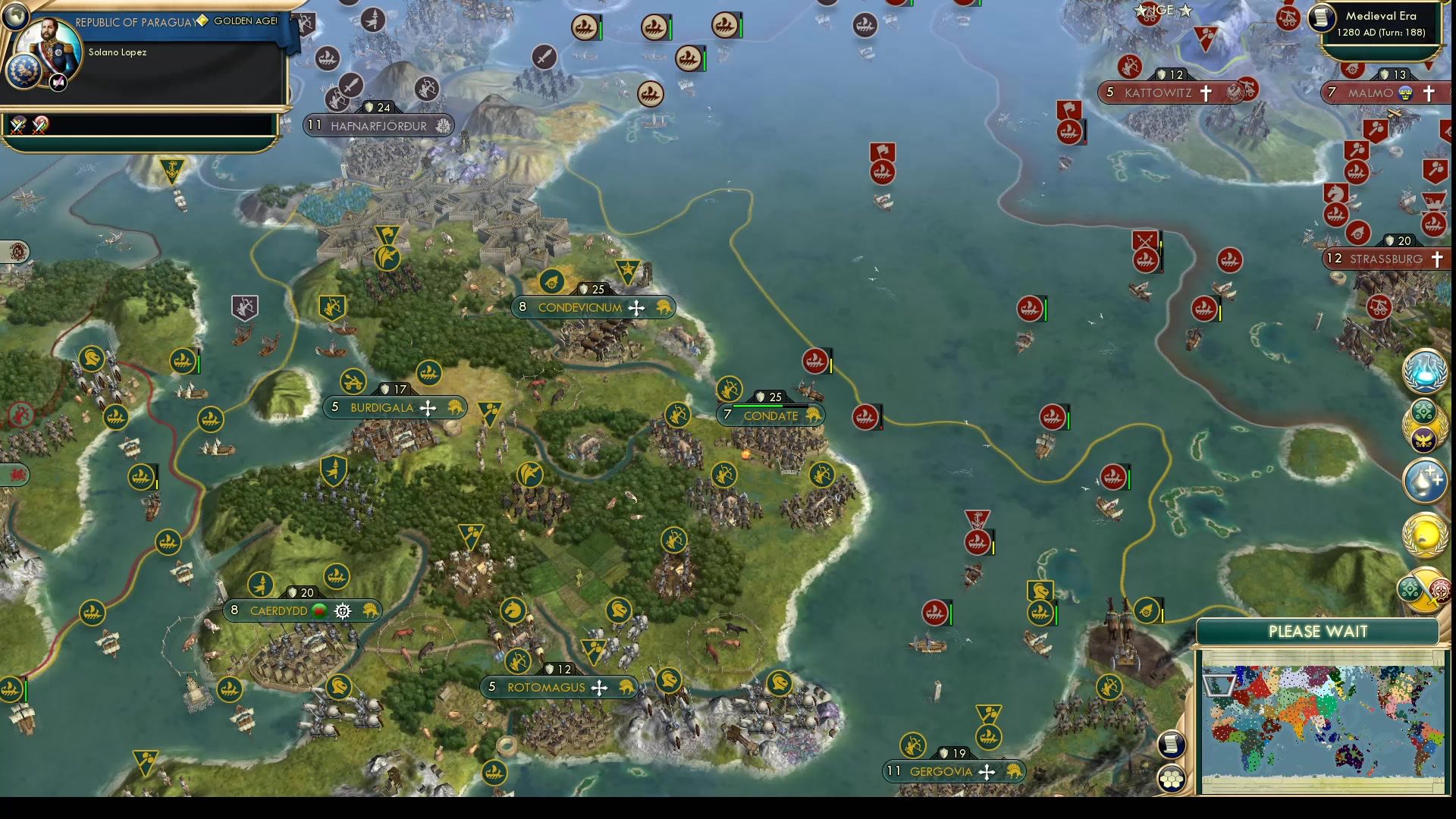Open the Notification log scroll button

click(1172, 745)
